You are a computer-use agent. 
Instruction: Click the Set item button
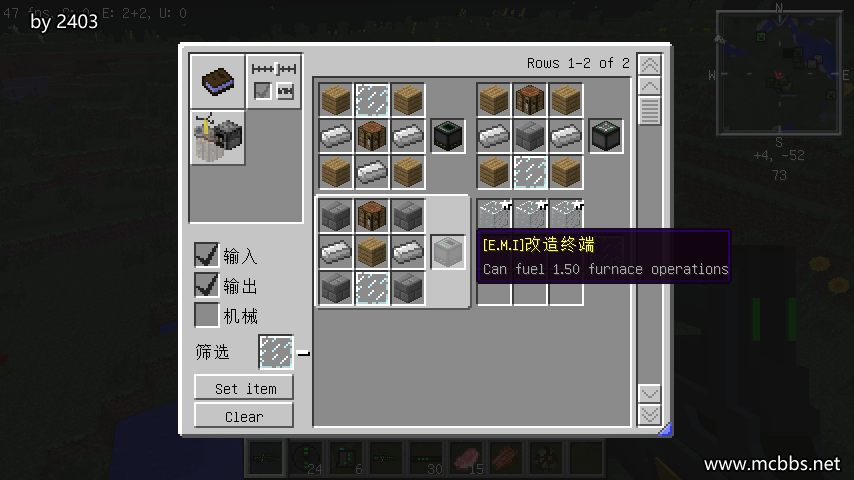pos(244,388)
